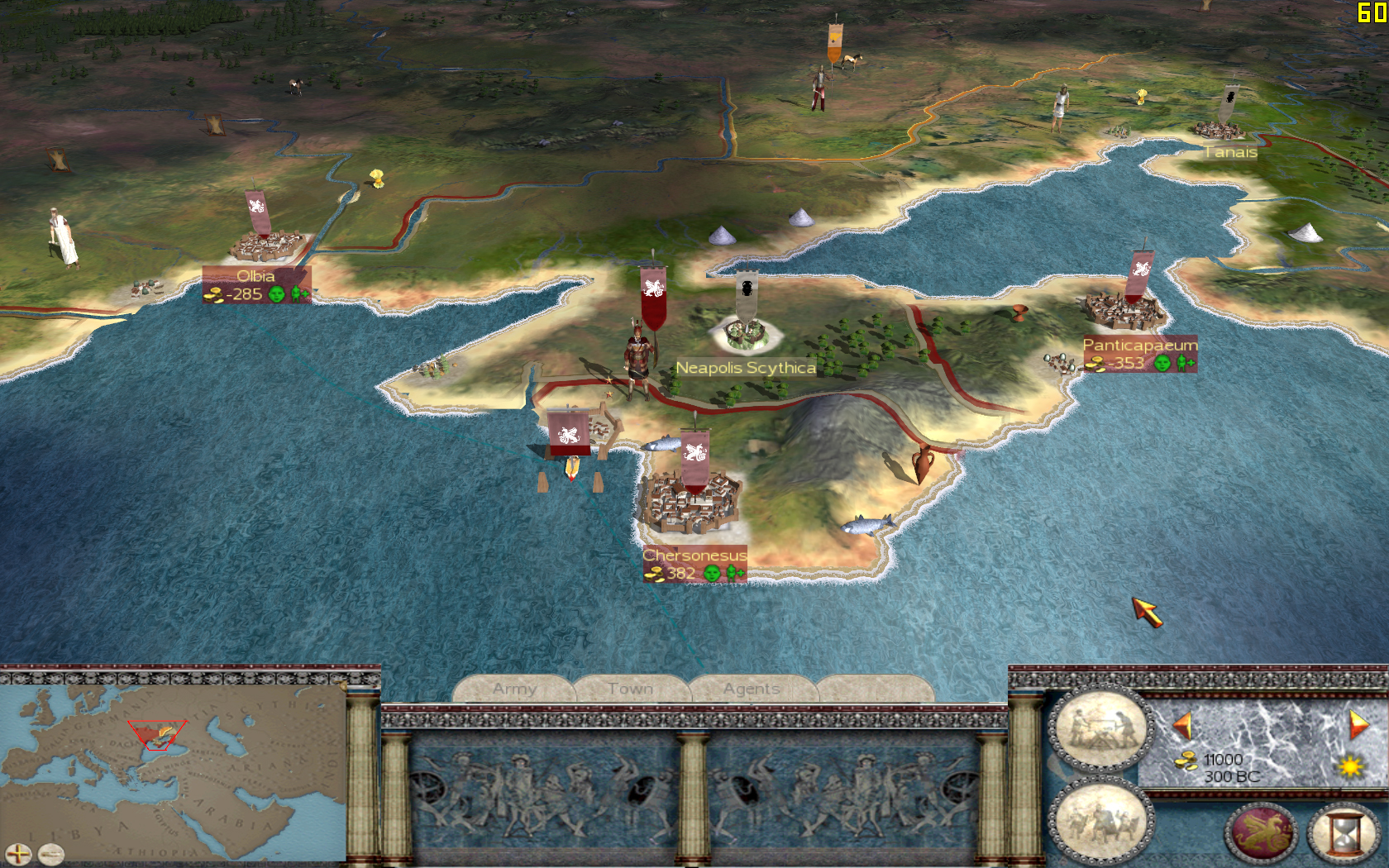
Task: Select the Tanais settlement label
Action: point(1230,152)
